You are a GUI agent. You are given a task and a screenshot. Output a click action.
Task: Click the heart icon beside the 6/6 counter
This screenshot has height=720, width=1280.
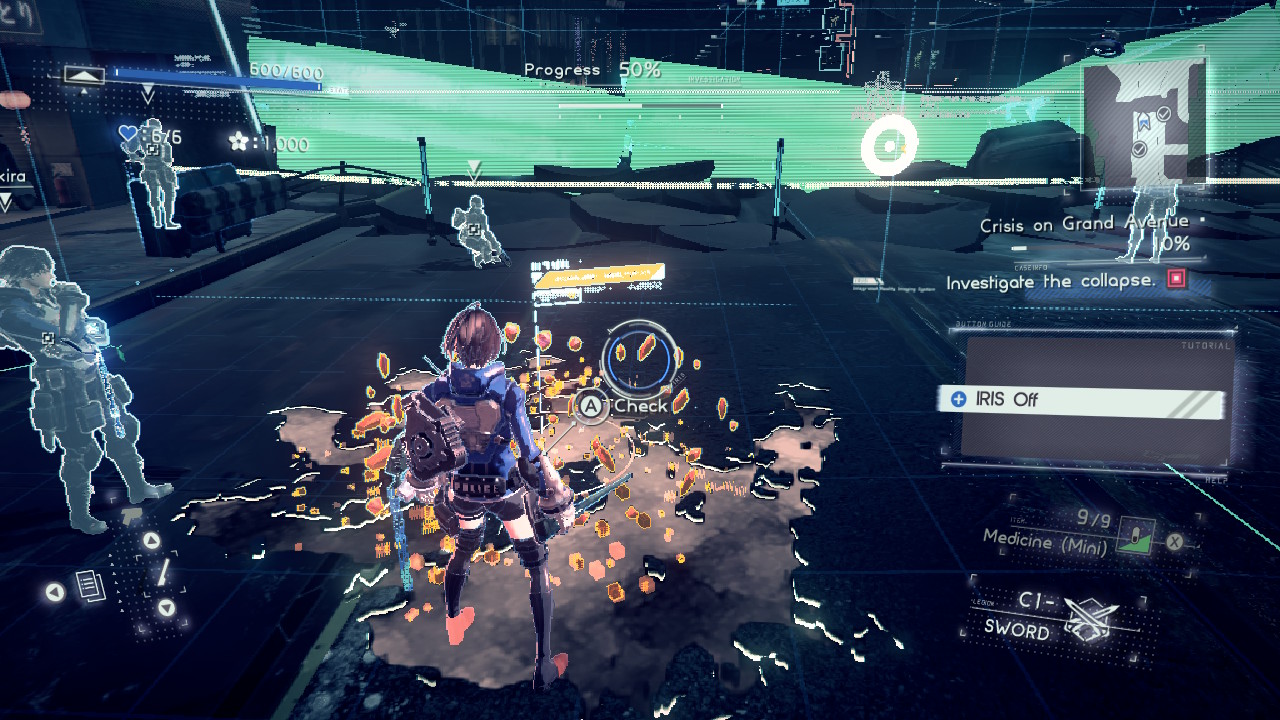[x=127, y=134]
